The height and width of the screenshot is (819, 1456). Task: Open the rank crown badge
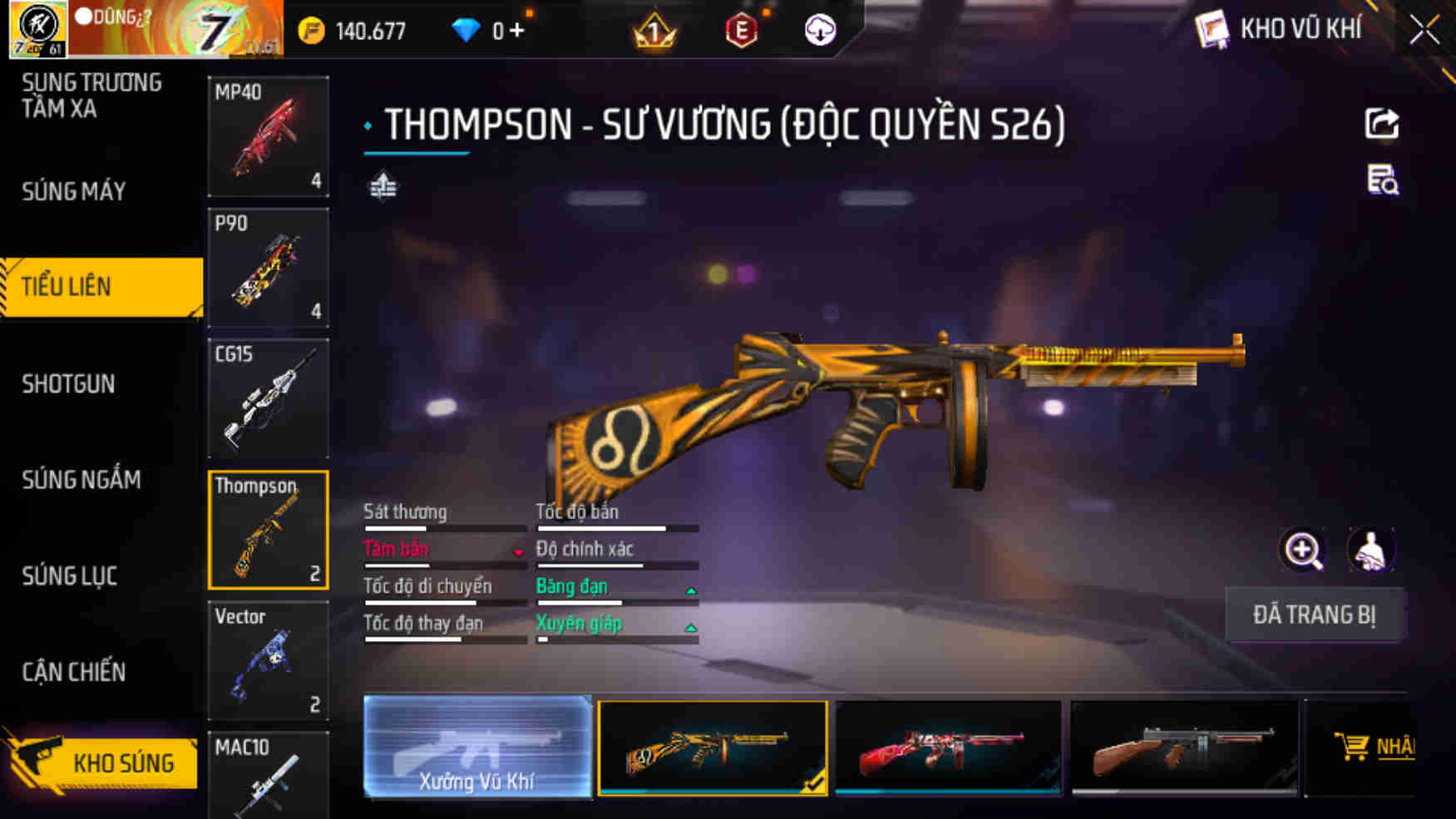[x=654, y=30]
